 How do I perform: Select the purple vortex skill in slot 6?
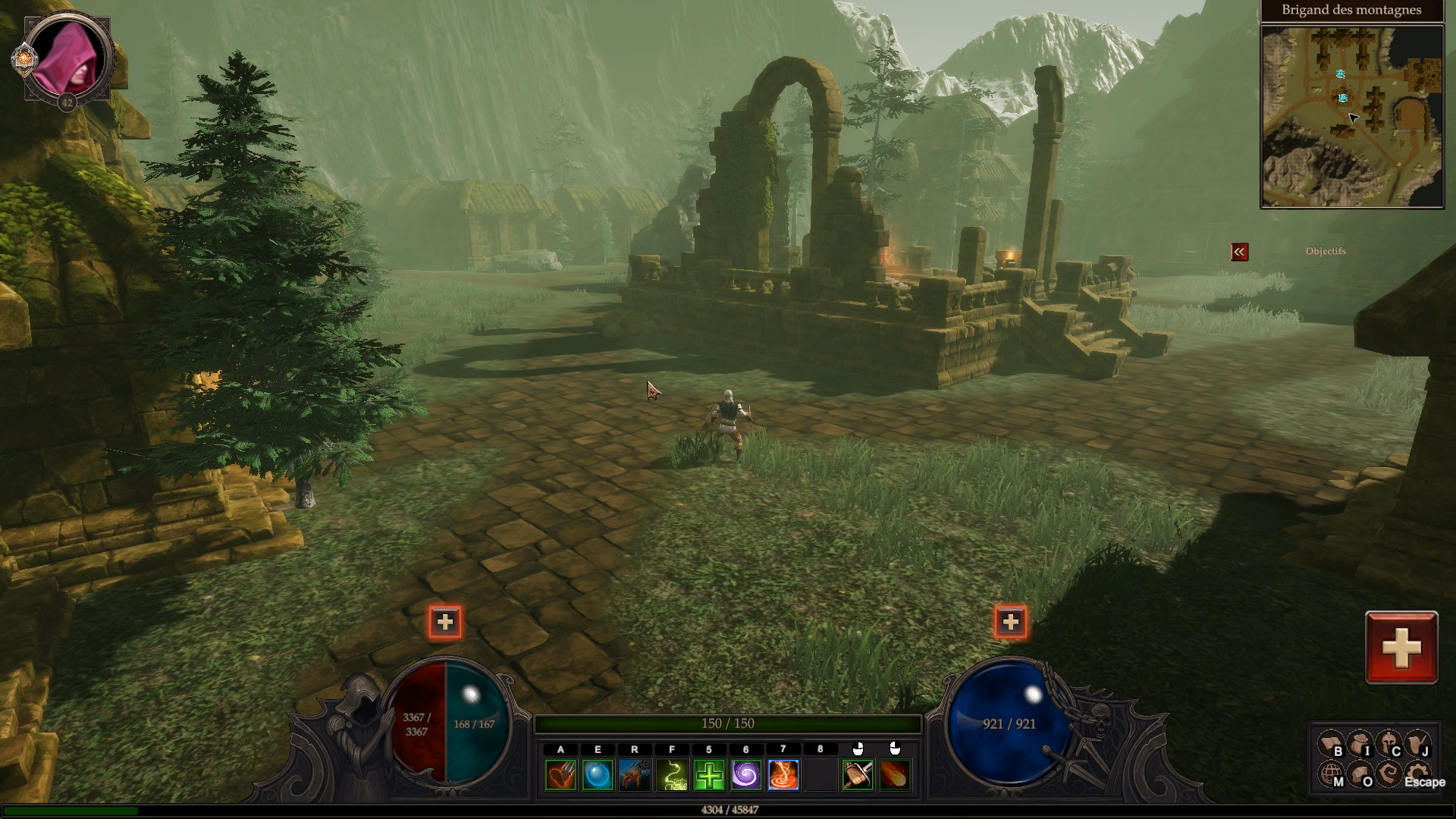point(745,775)
